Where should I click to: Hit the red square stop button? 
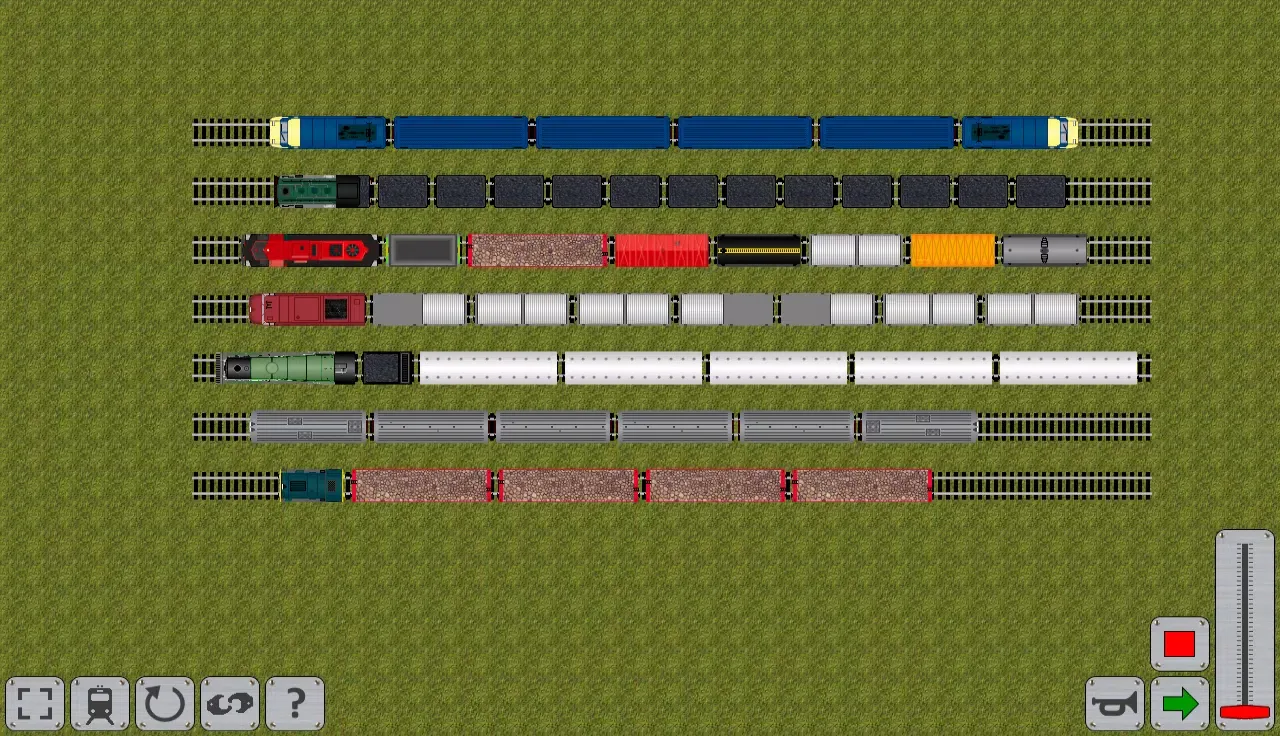coord(1180,644)
